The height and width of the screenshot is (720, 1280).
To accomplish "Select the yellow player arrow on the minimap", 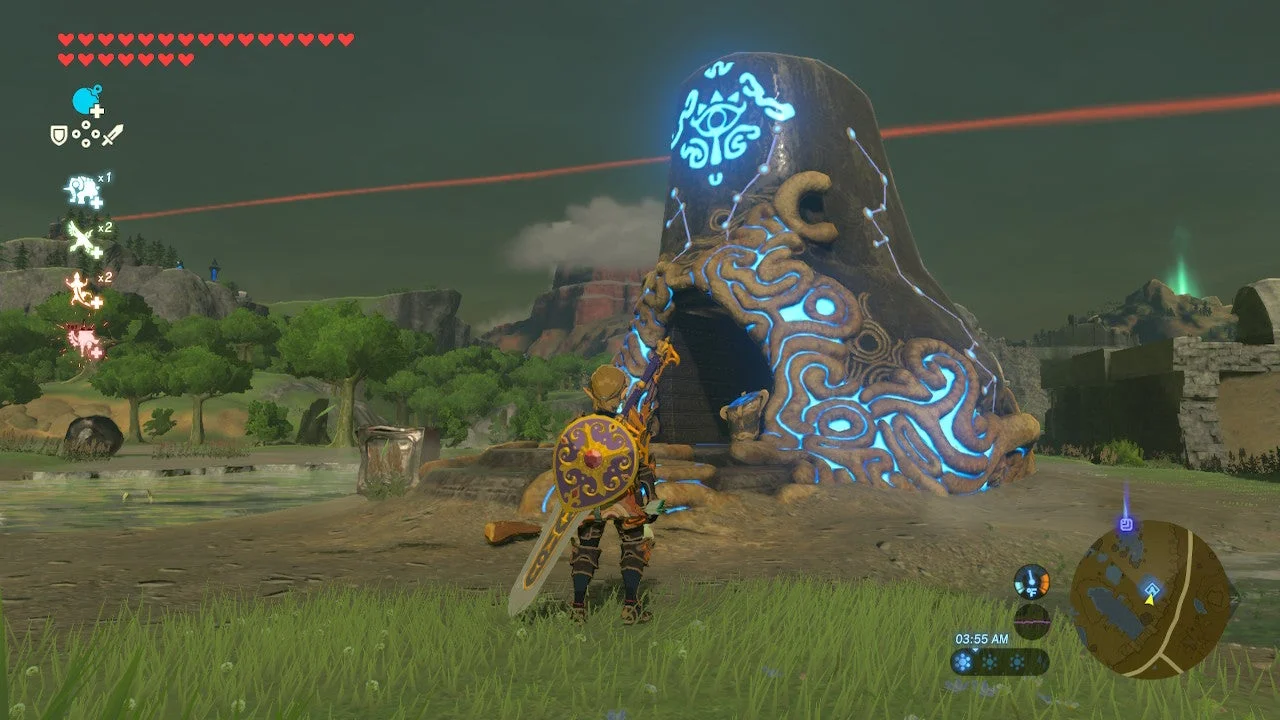I will pos(1149,600).
